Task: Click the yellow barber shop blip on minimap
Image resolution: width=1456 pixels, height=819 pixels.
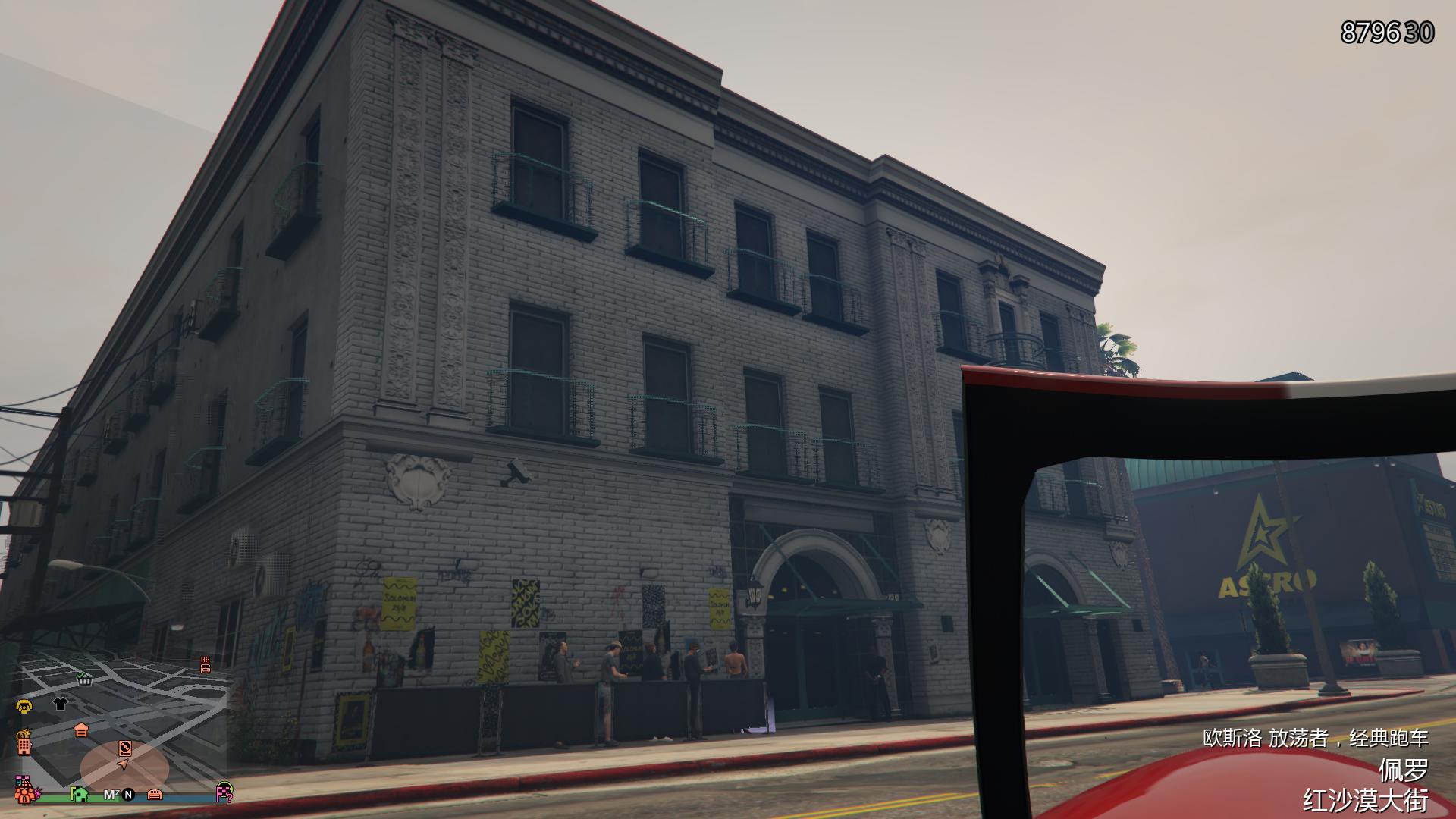Action: pos(24,706)
